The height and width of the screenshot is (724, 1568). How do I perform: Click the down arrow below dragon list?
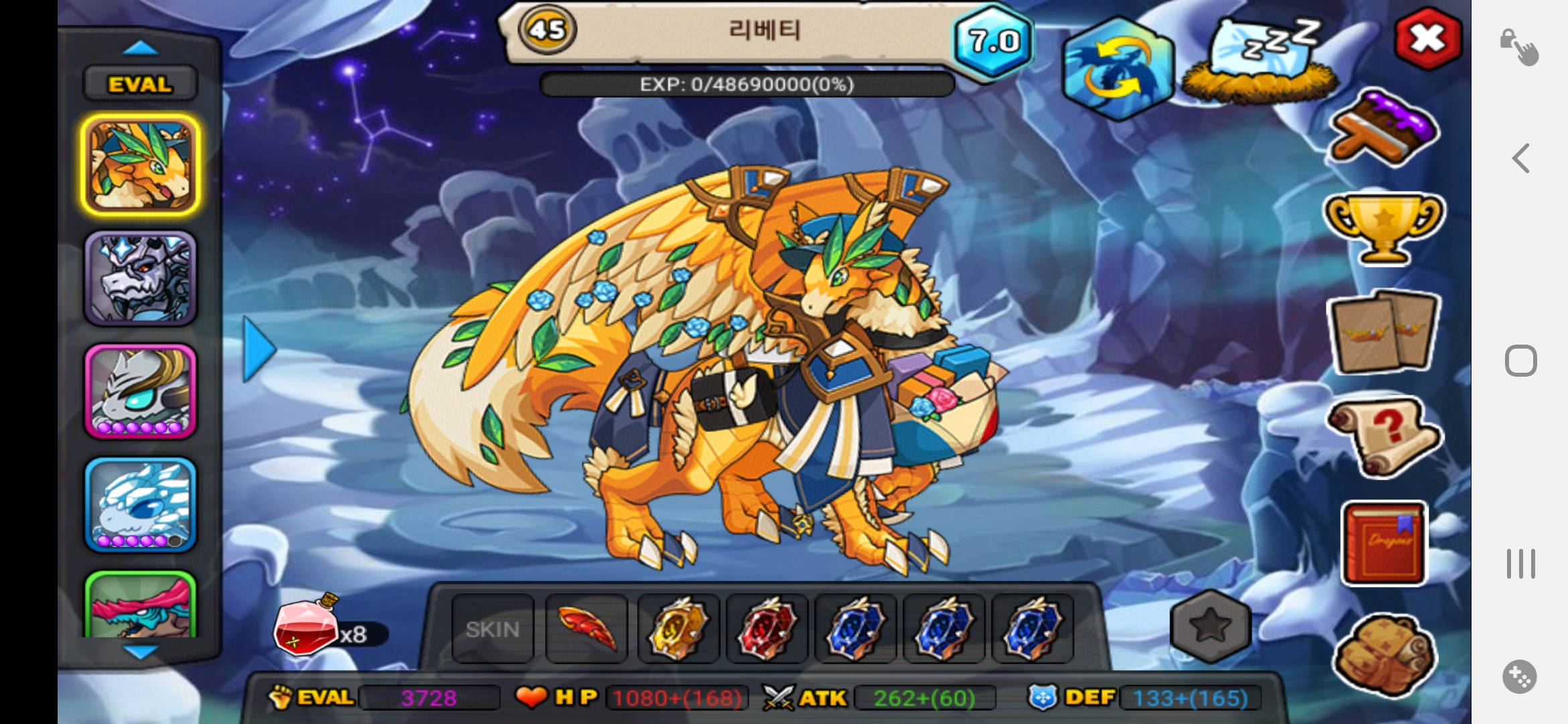point(141,652)
